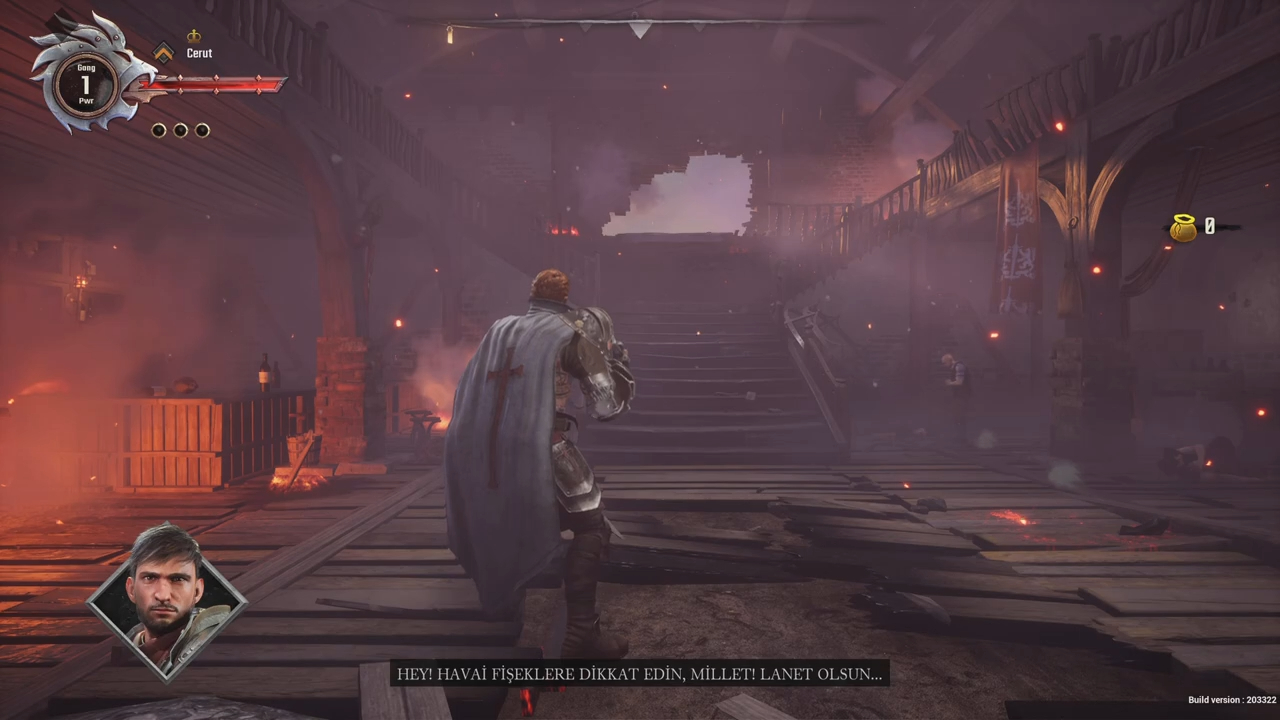The width and height of the screenshot is (1280, 720).
Task: Select the gold coin pouch icon
Action: pyautogui.click(x=1183, y=228)
